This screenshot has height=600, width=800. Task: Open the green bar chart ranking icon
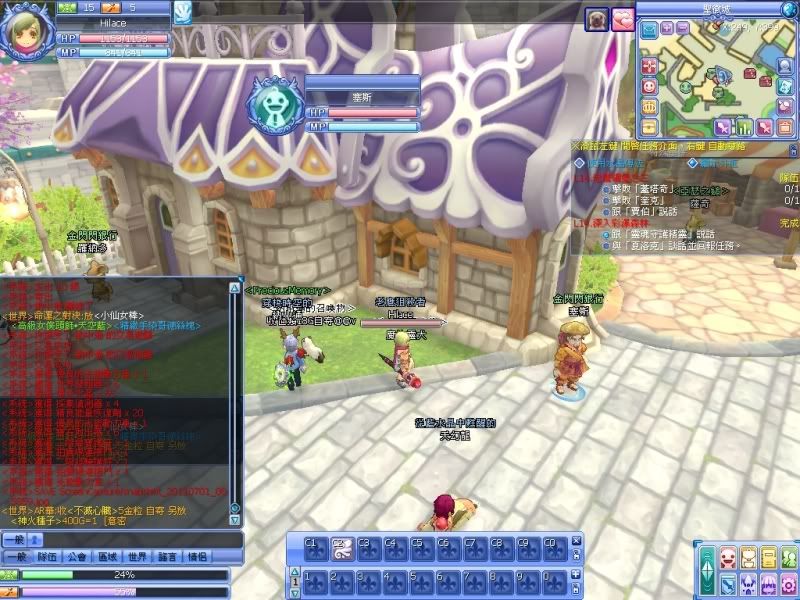point(743,127)
